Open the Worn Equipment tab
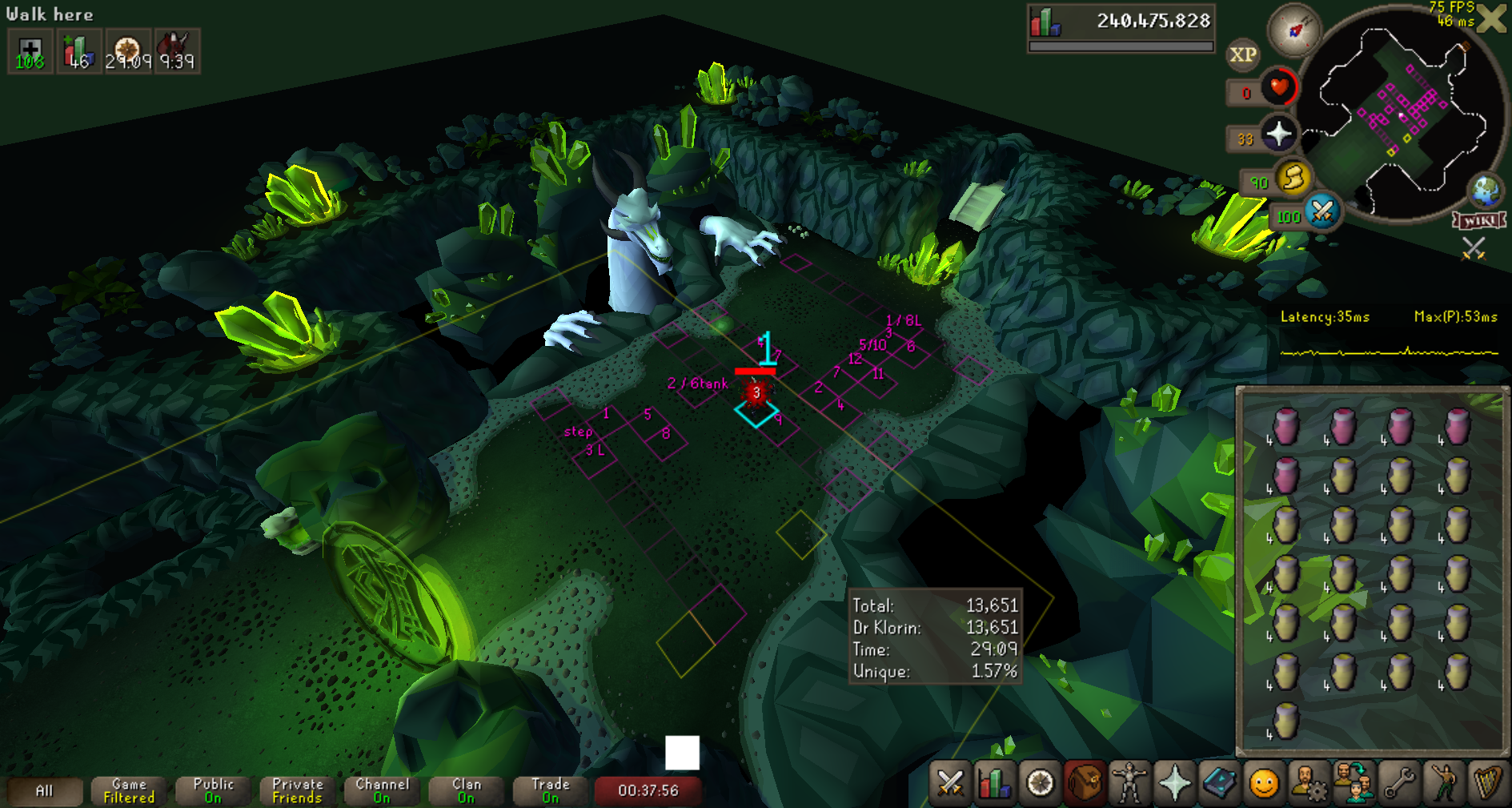This screenshot has height=808, width=1512. [1129, 782]
